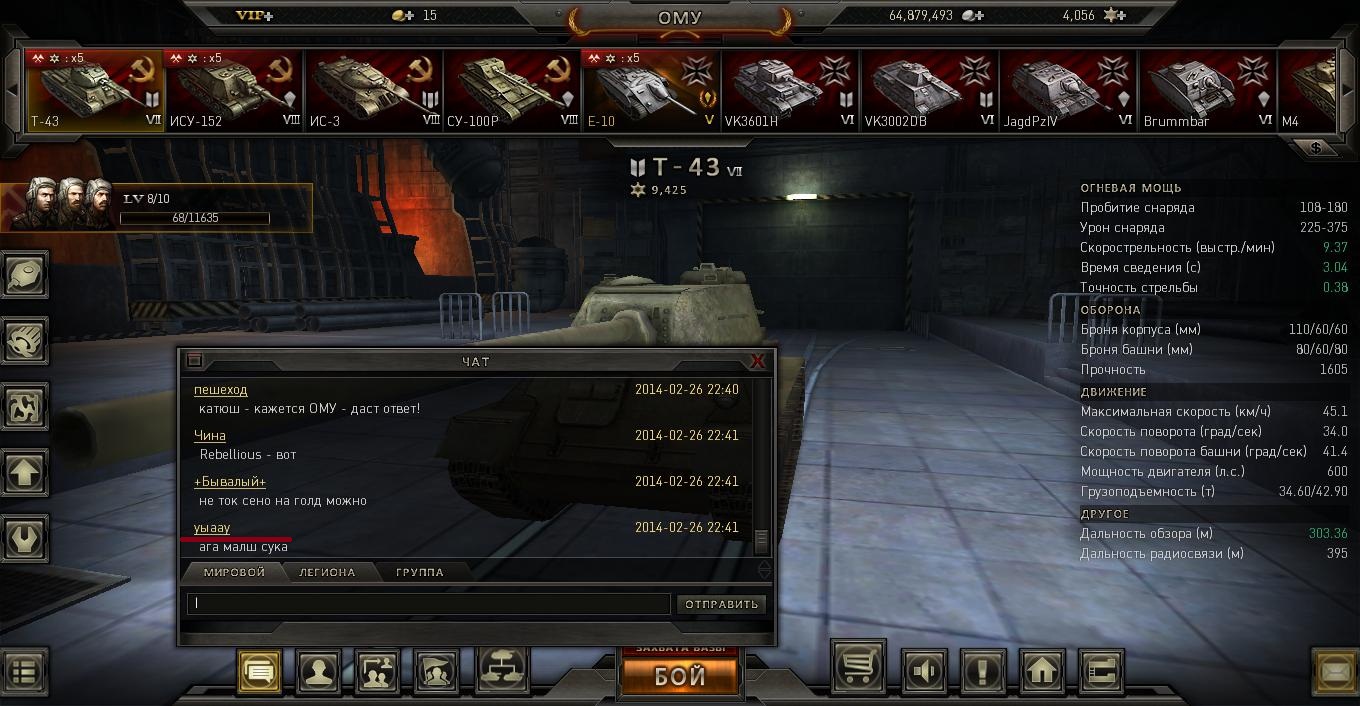This screenshot has height=706, width=1360.
Task: Select the JagdPzIV tank thumbnail
Action: point(1068,91)
